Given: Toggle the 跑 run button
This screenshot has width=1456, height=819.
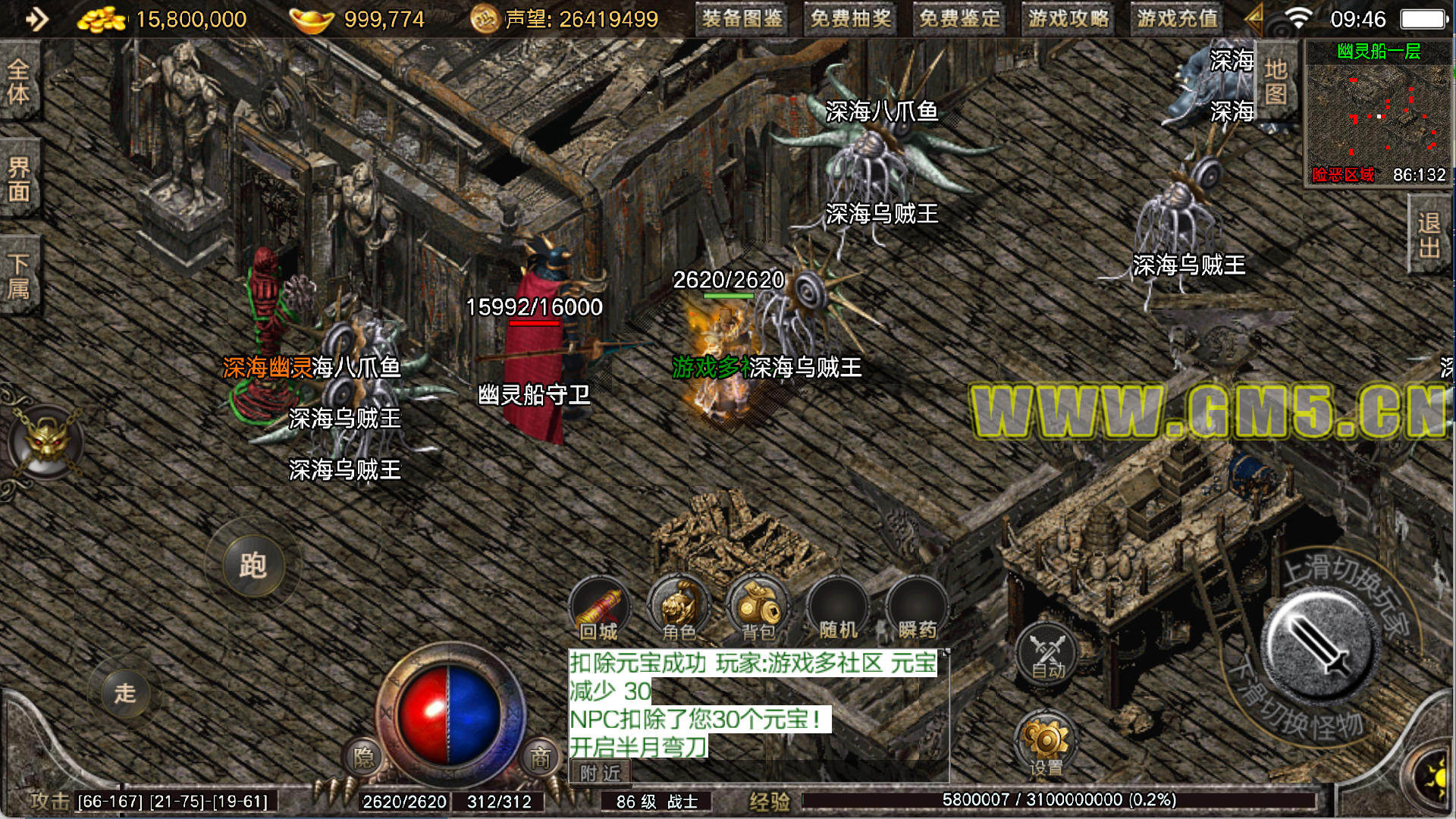Looking at the screenshot, I should point(253,566).
